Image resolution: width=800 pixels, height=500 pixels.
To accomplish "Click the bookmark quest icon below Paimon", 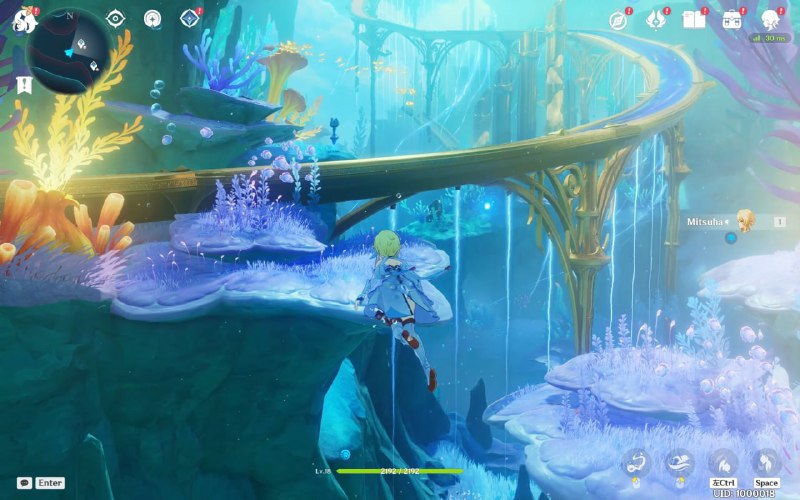I will click(21, 86).
